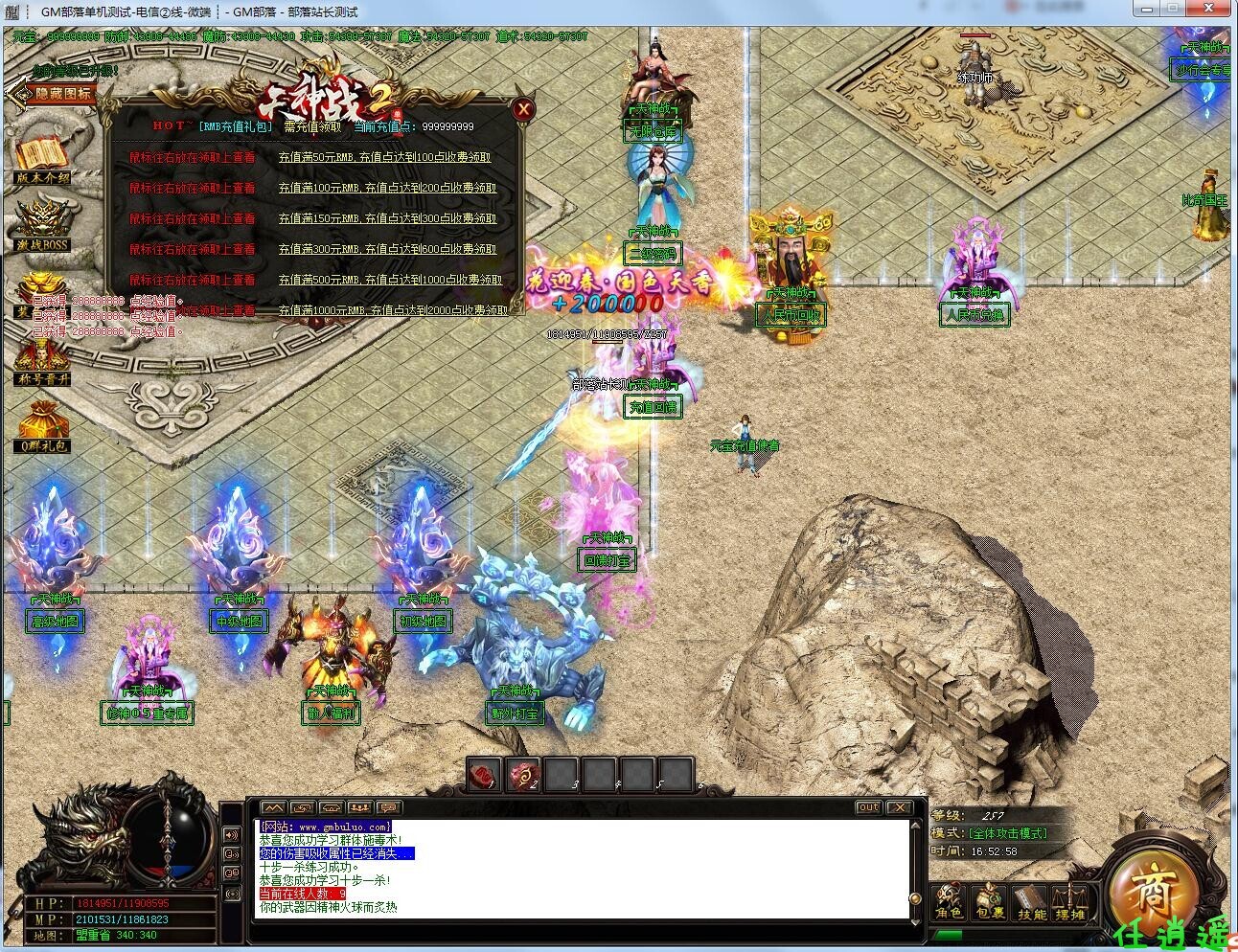The height and width of the screenshot is (952, 1238).
Task: Open the 包裹 inventory bag
Action: [990, 900]
